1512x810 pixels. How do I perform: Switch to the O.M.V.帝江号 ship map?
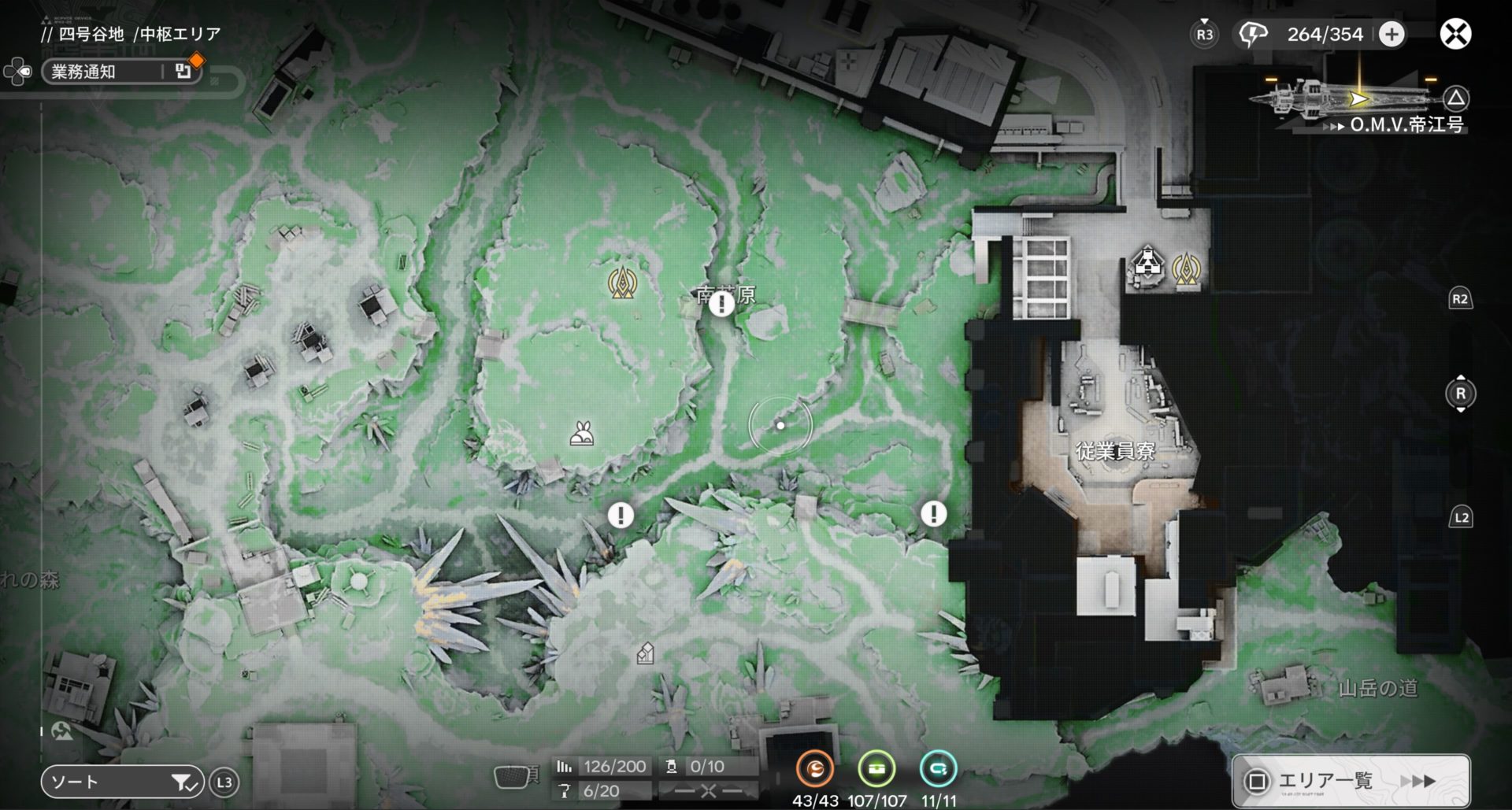[1406, 124]
